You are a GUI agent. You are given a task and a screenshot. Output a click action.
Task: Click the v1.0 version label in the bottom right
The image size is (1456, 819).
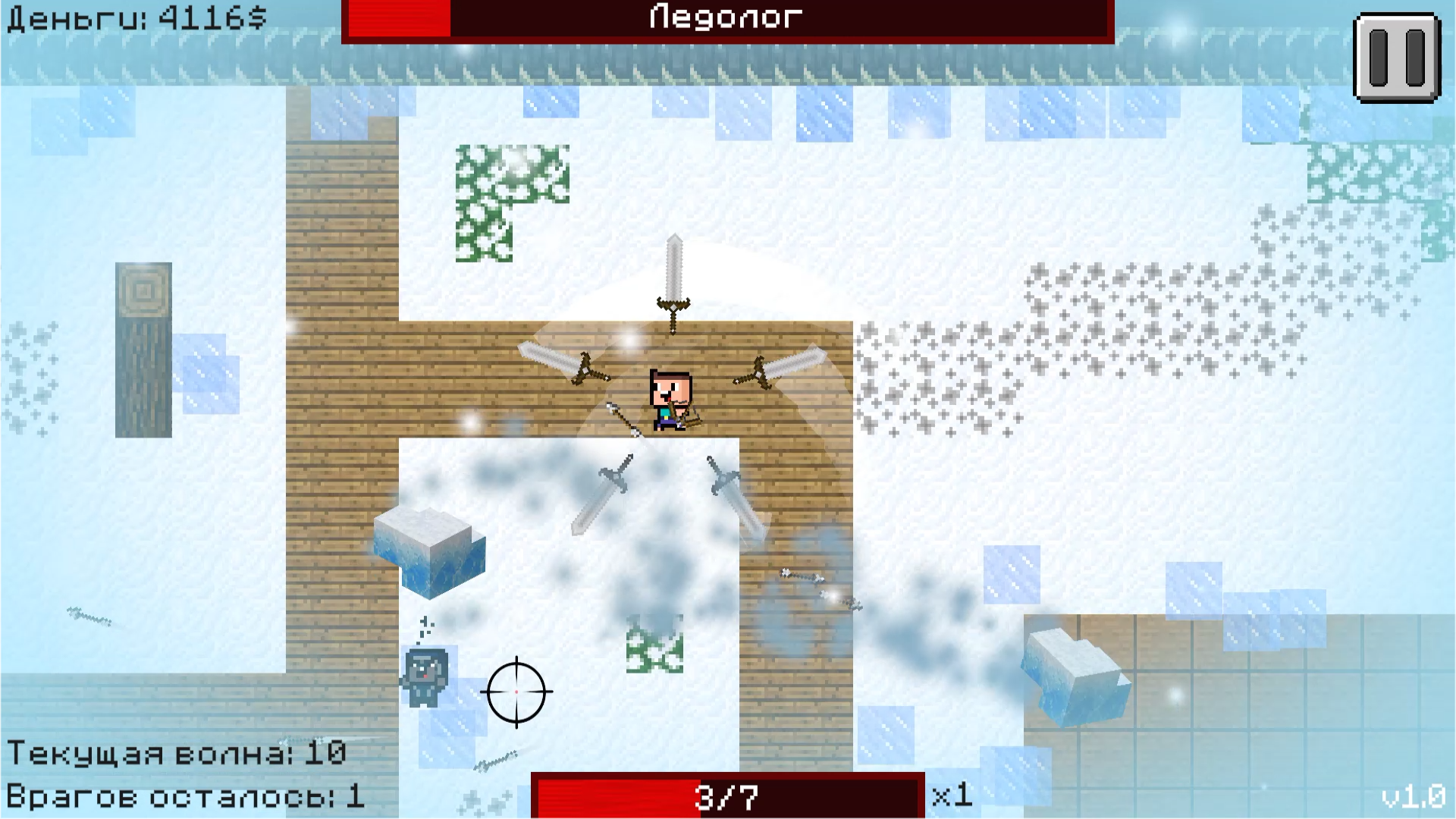tap(1415, 797)
